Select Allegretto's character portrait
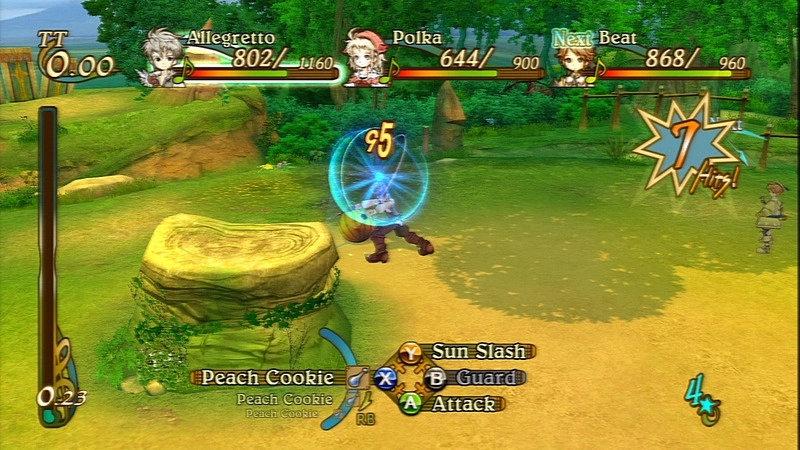 click(160, 56)
